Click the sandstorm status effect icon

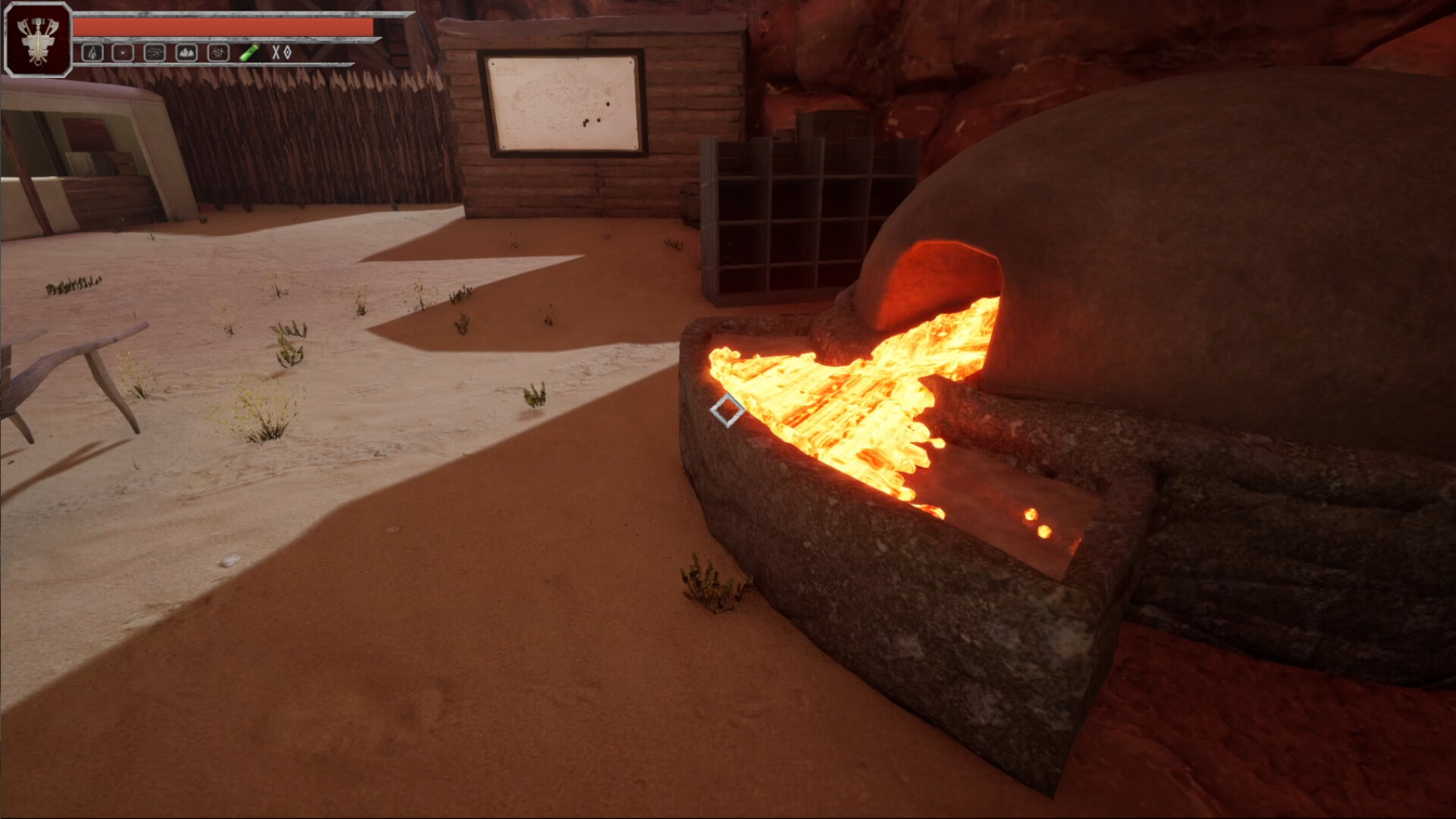[155, 52]
